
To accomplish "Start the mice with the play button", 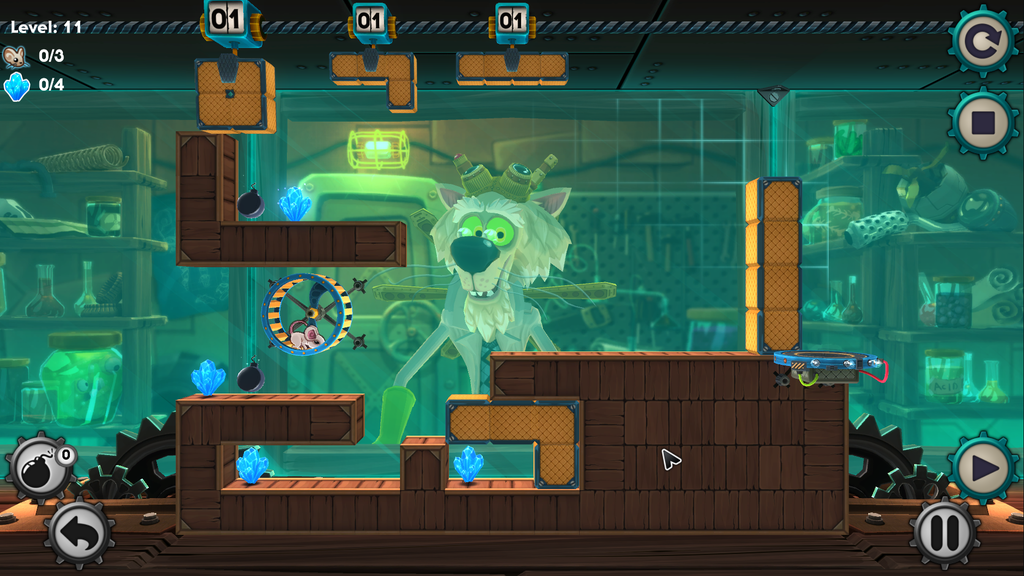I will coord(982,467).
